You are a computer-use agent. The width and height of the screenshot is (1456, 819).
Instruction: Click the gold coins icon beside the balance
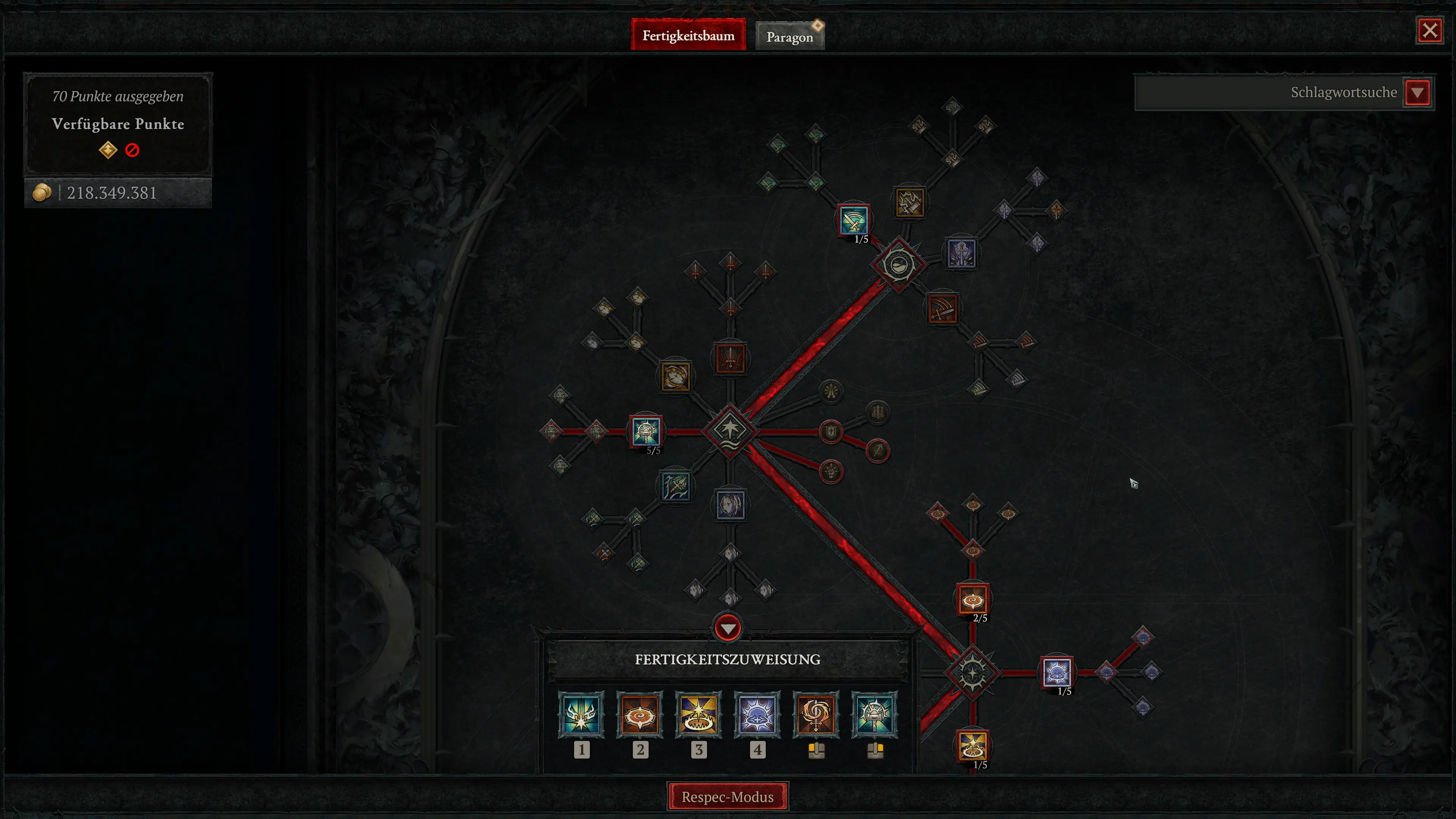point(42,193)
